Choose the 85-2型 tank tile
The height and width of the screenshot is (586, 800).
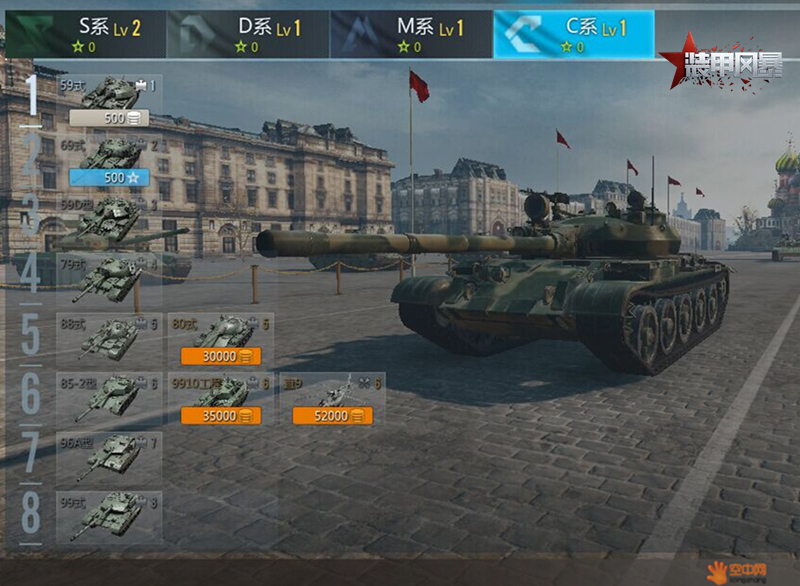(x=109, y=397)
